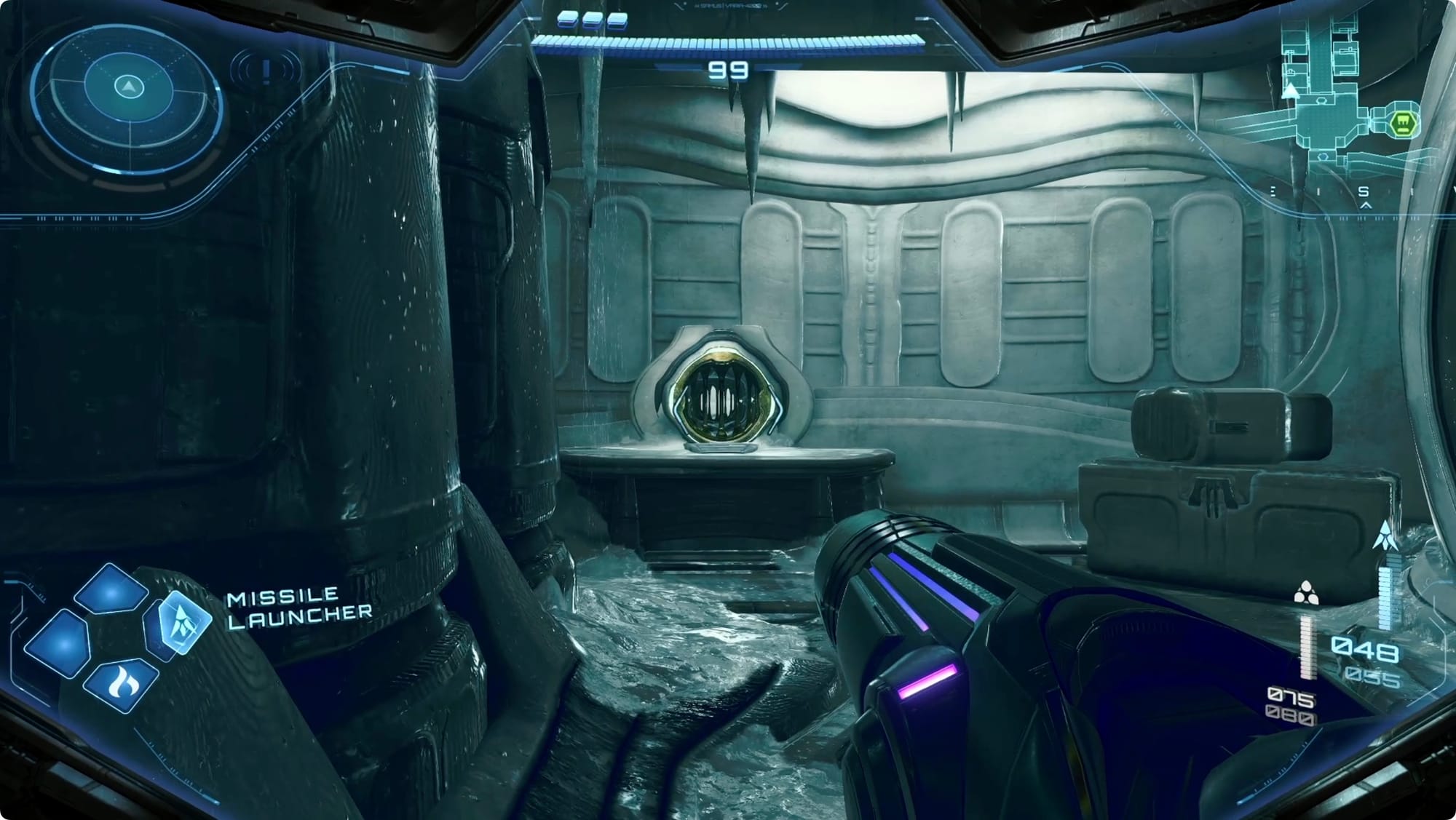The width and height of the screenshot is (1456, 820).
Task: Click the exclamation threat indicator
Action: pos(266,71)
